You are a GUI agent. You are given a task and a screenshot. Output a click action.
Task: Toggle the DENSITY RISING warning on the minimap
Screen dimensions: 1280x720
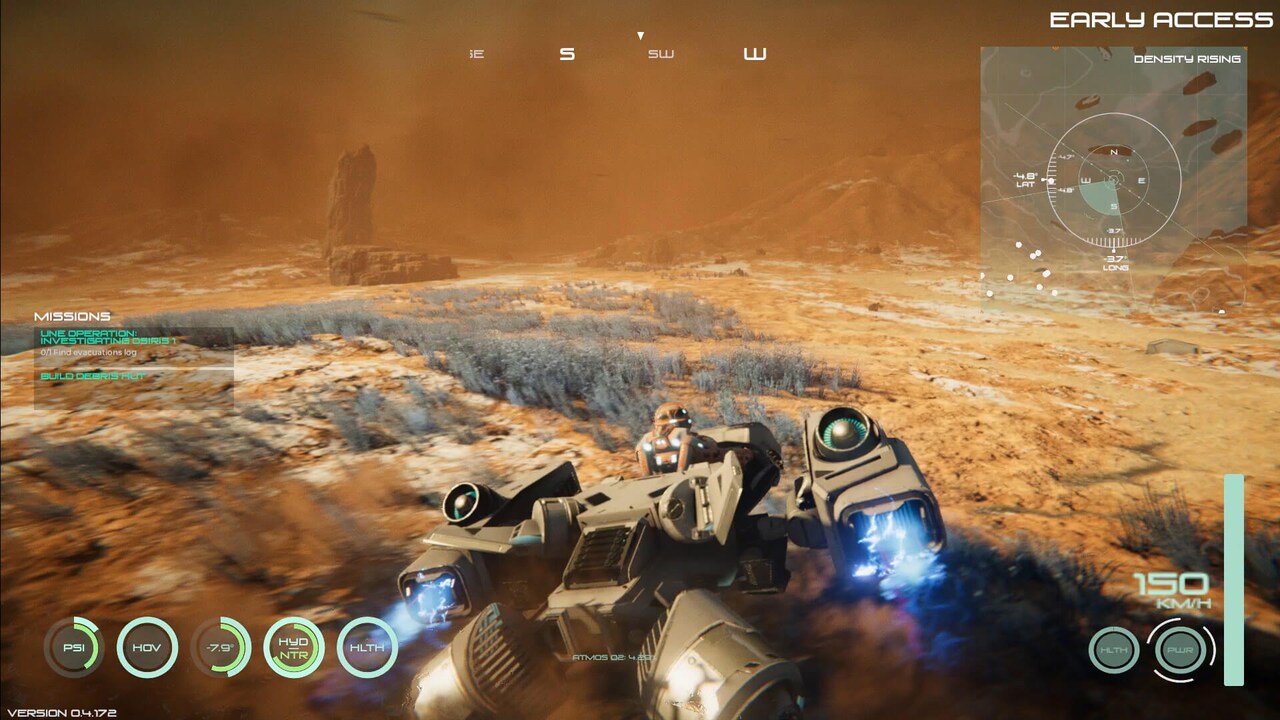1187,59
